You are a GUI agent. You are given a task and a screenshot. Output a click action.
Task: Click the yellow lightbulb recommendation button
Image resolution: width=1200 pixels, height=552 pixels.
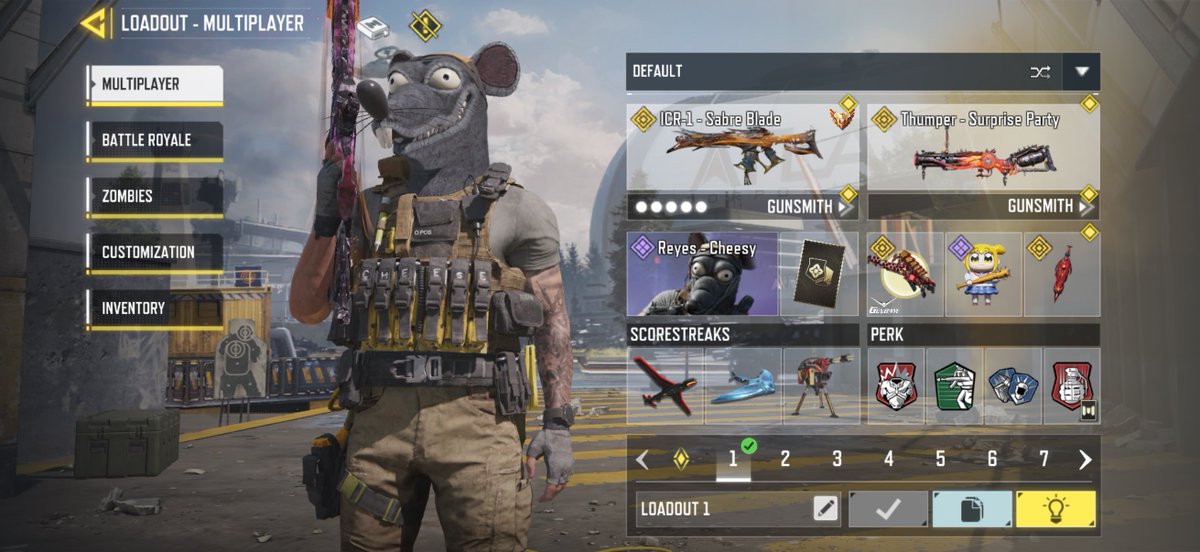[x=1056, y=509]
